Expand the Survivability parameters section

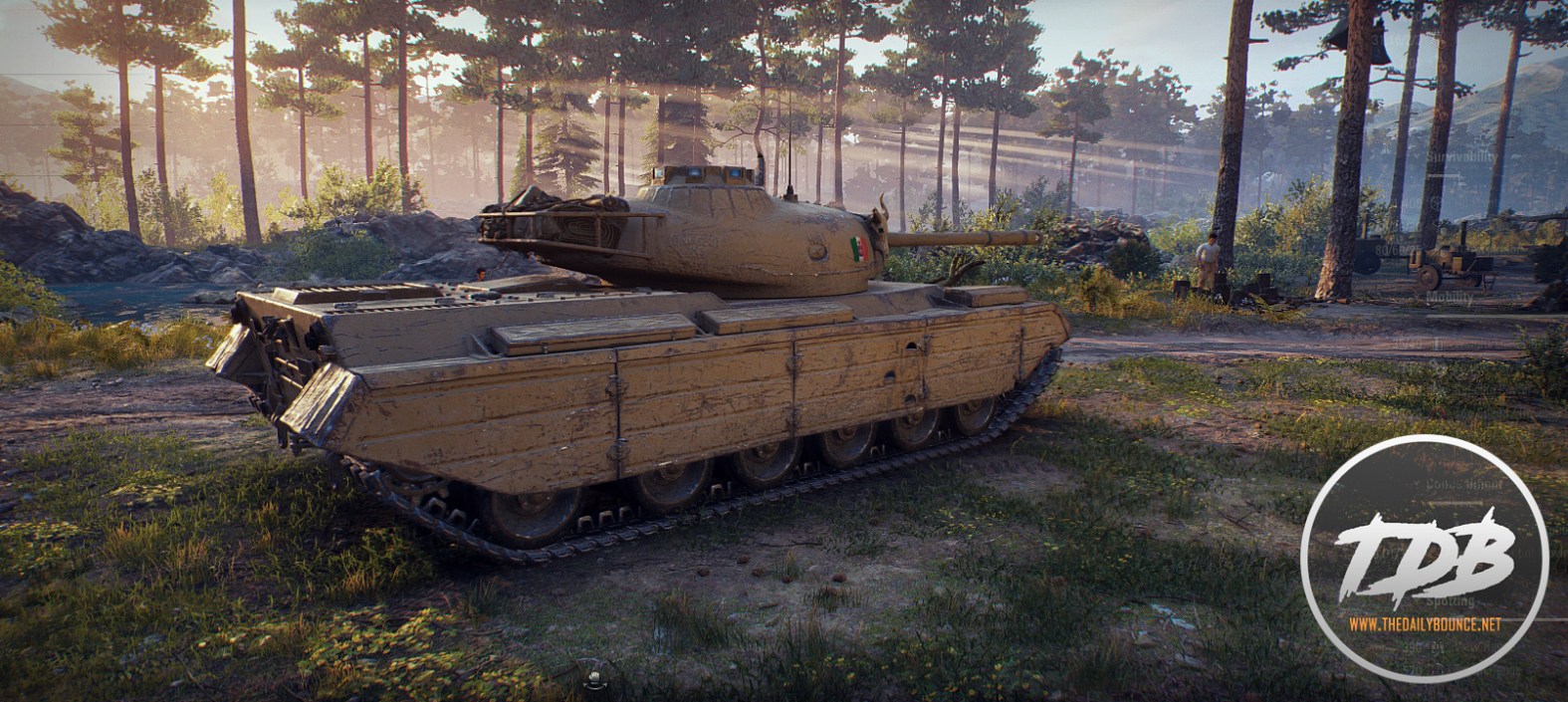[x=1460, y=156]
